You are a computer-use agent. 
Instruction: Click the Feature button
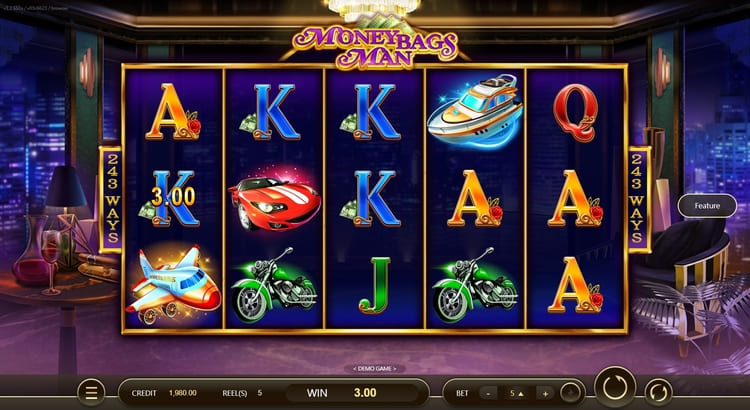point(707,206)
